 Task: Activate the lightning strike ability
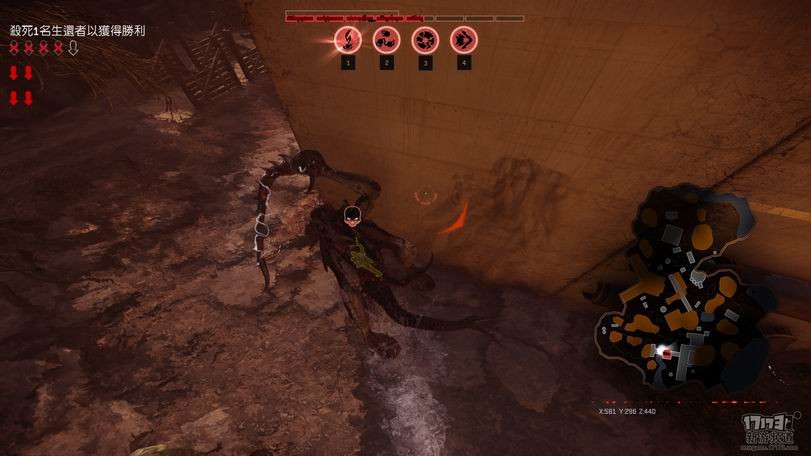(x=347, y=40)
